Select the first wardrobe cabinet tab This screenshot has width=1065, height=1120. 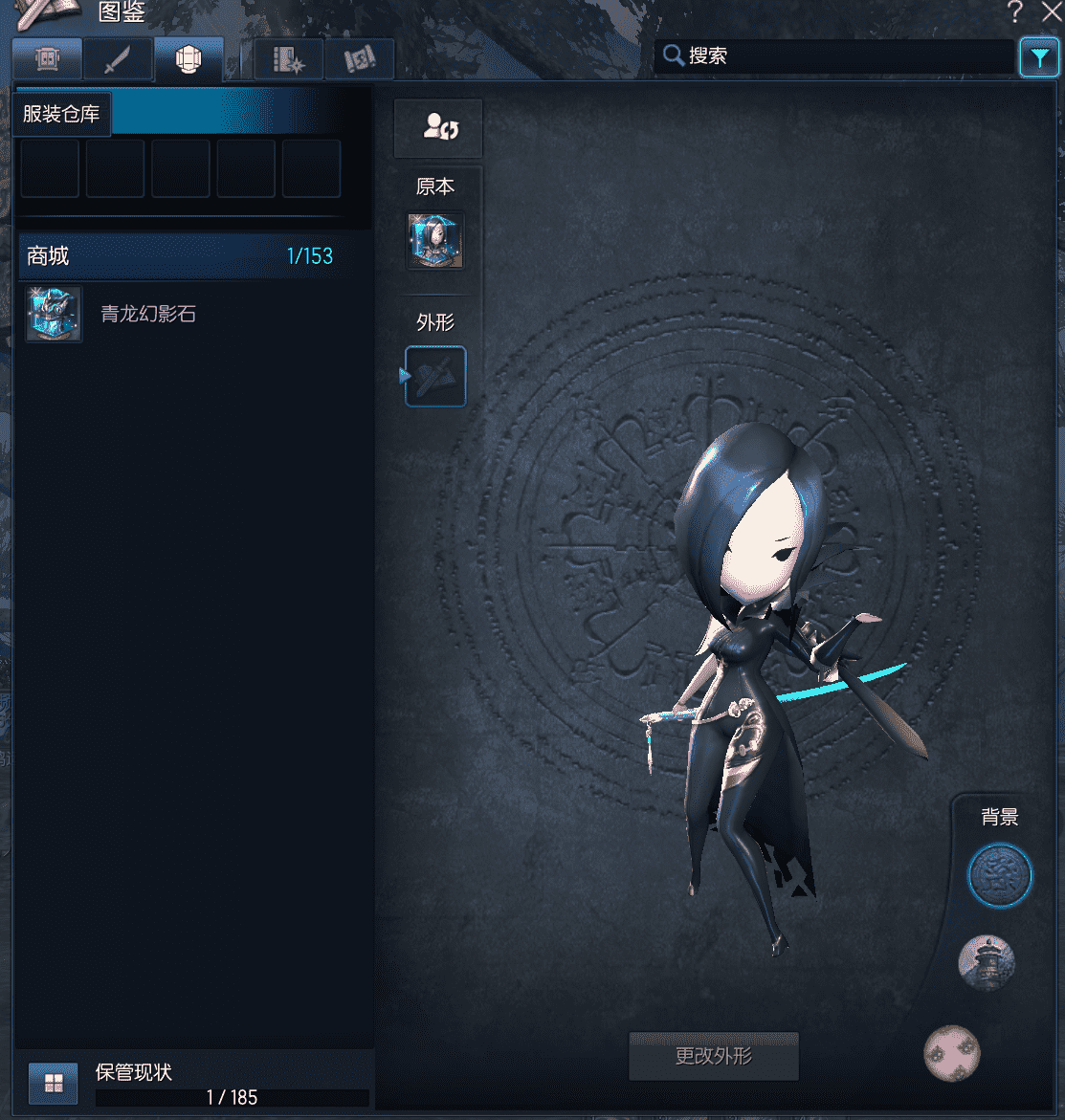pyautogui.click(x=47, y=60)
